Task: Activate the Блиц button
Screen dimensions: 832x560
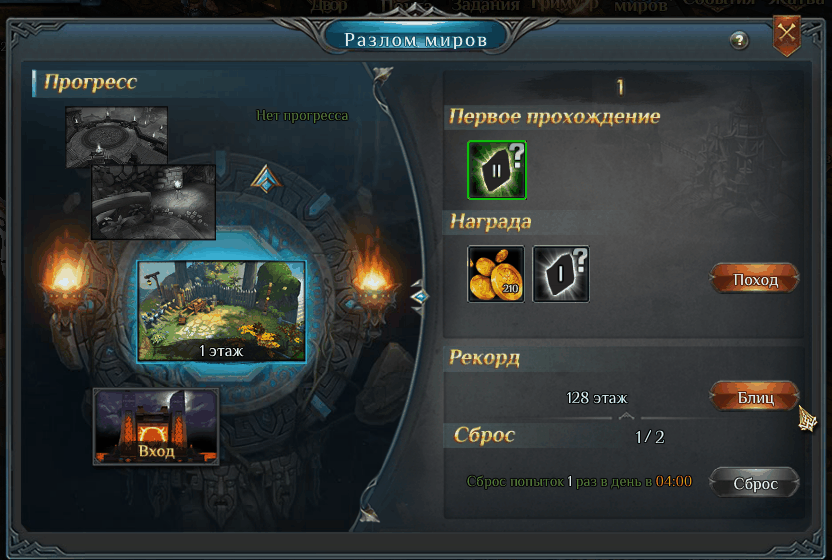Action: point(755,397)
